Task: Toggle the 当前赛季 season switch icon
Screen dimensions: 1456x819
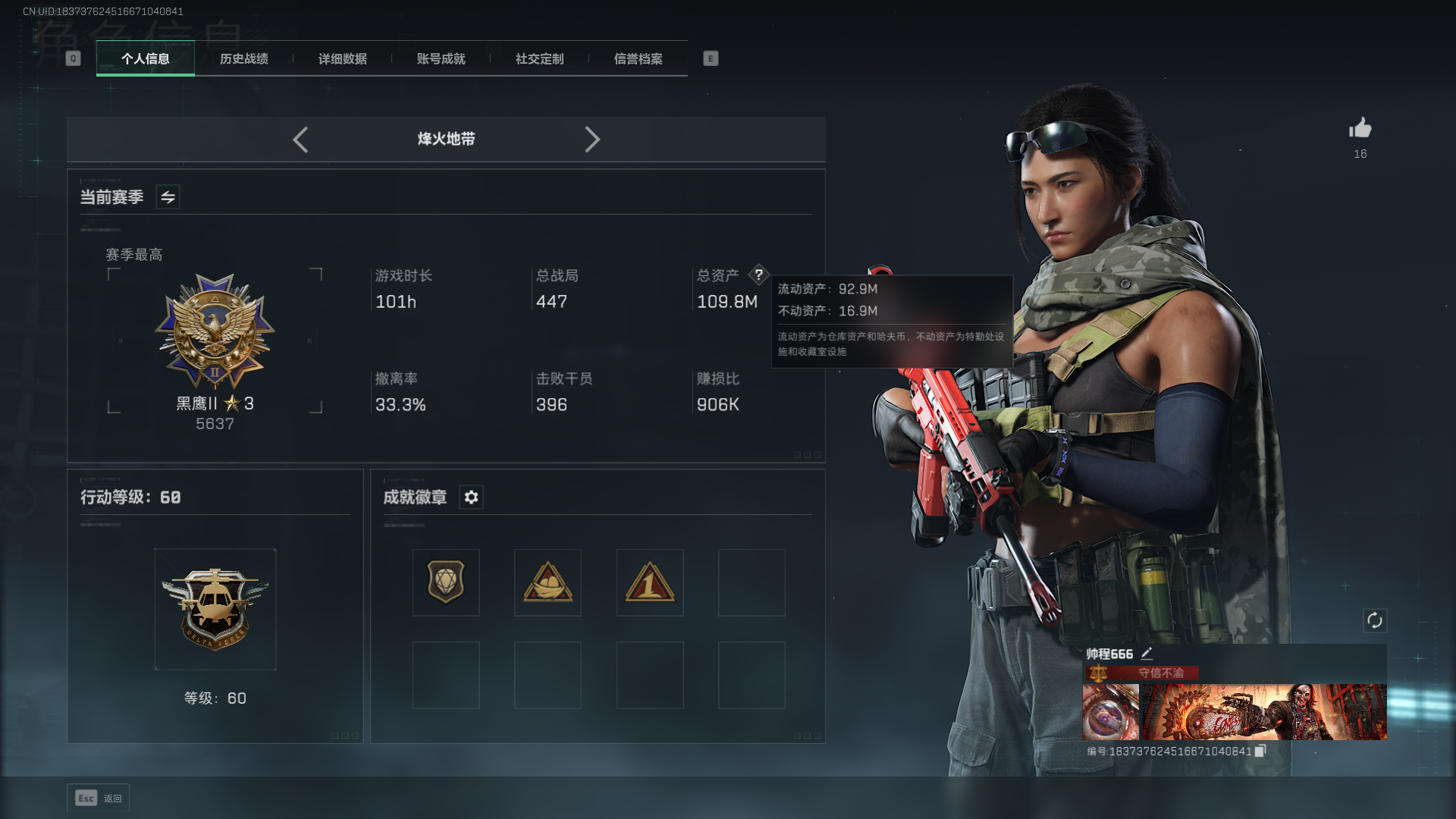Action: (x=168, y=197)
